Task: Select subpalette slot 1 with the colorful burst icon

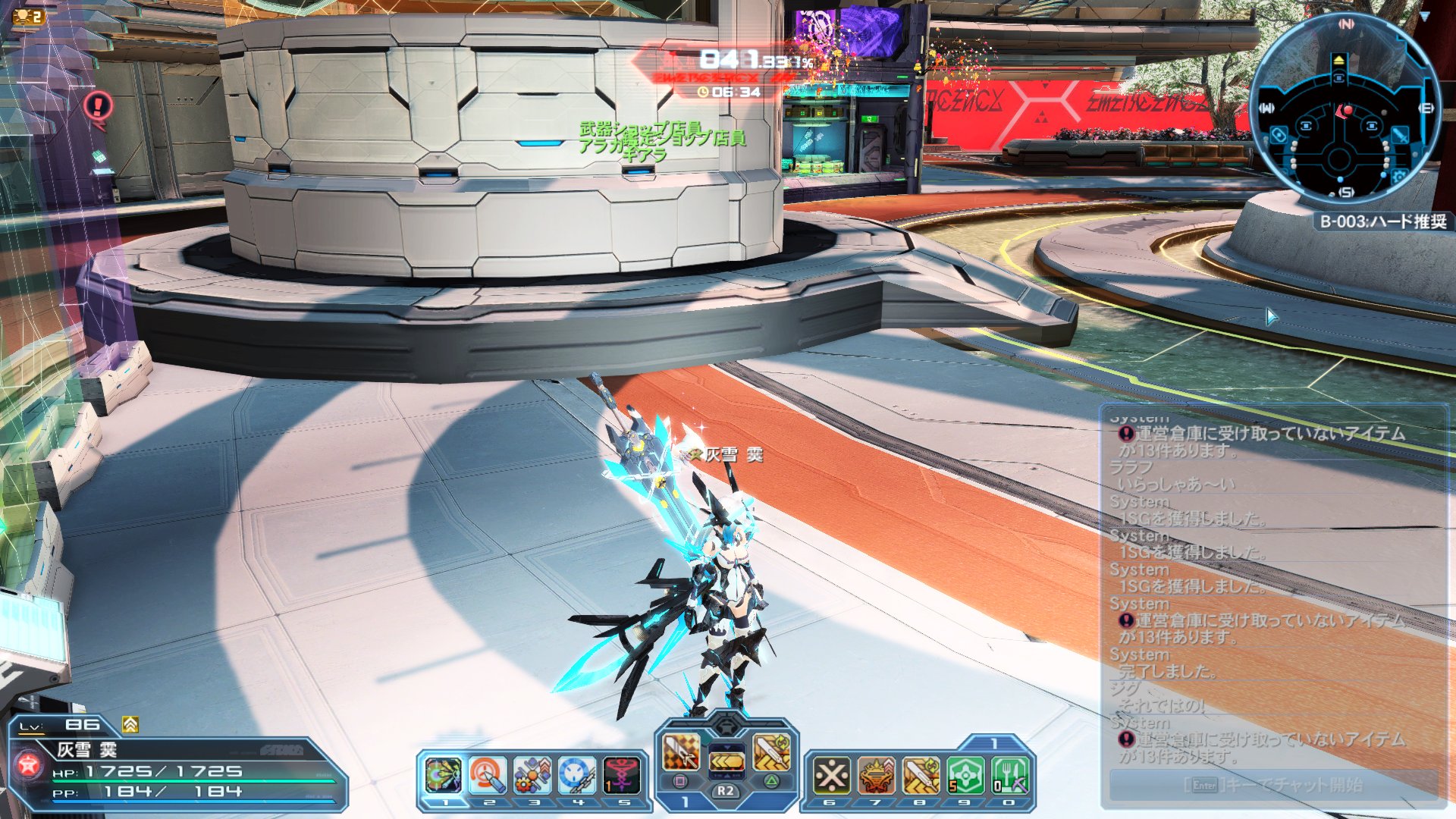Action: coord(443,776)
